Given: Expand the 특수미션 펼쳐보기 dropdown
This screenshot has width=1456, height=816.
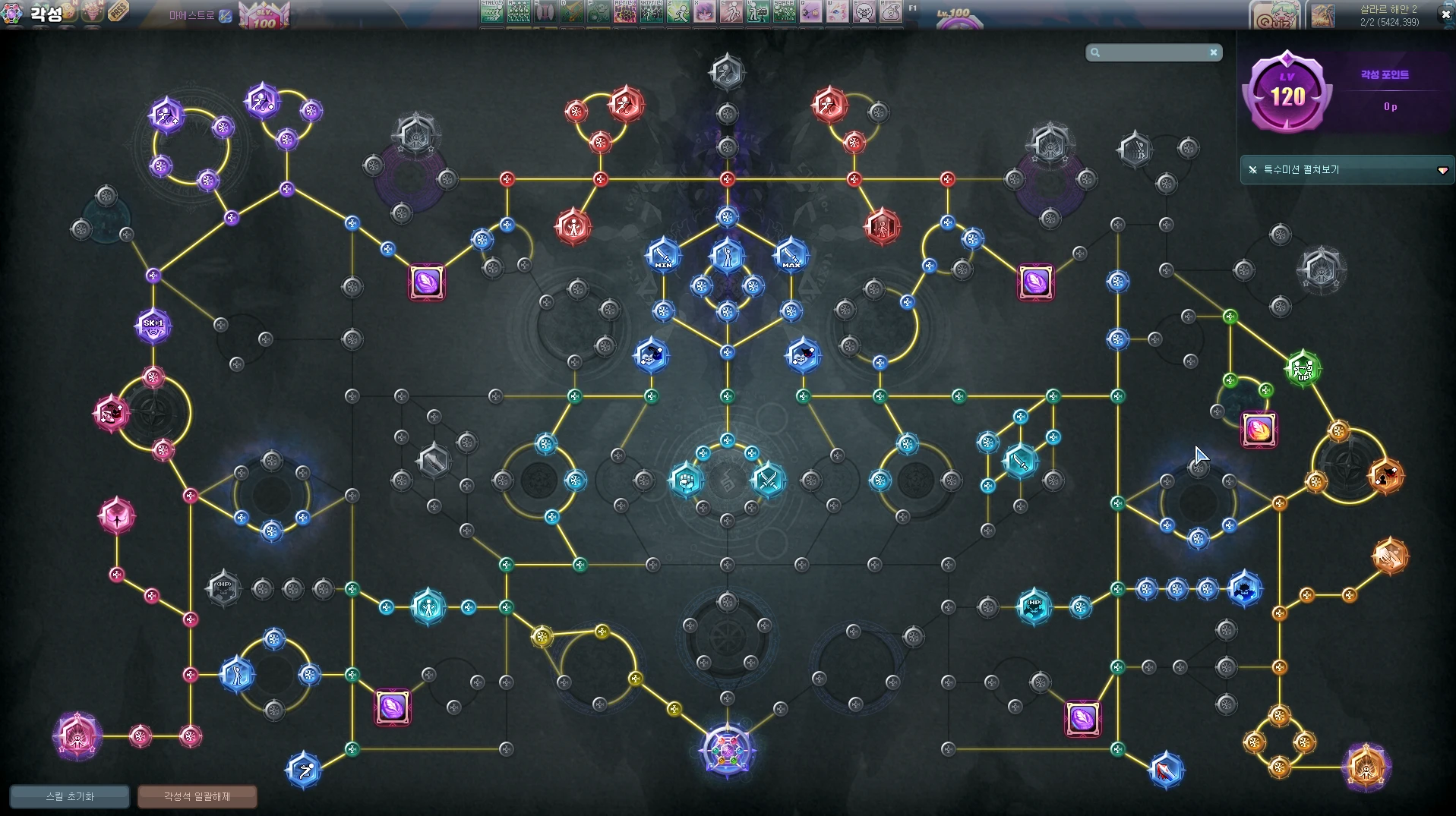Looking at the screenshot, I should coord(1442,170).
